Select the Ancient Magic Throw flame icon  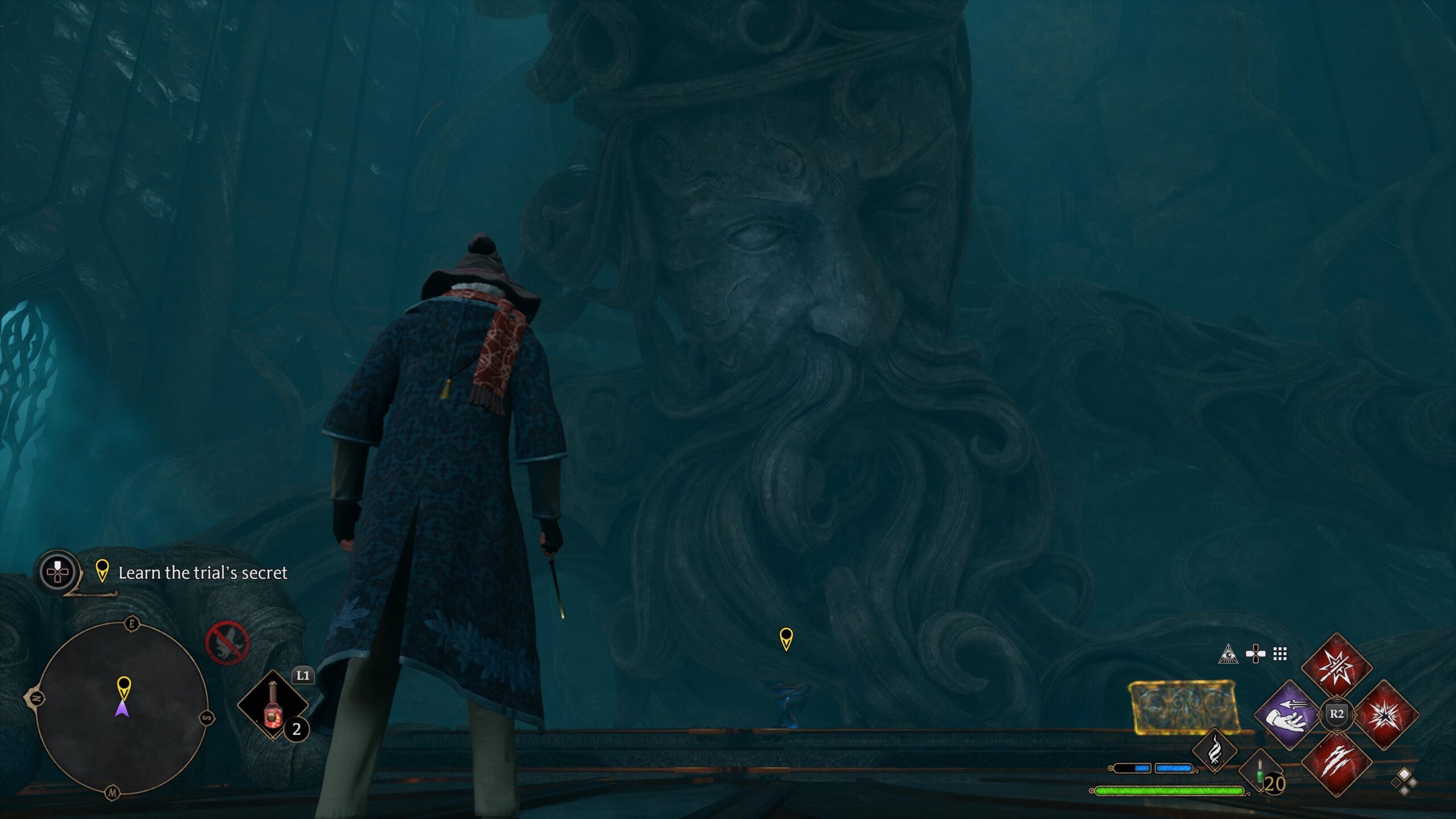pyautogui.click(x=1214, y=751)
